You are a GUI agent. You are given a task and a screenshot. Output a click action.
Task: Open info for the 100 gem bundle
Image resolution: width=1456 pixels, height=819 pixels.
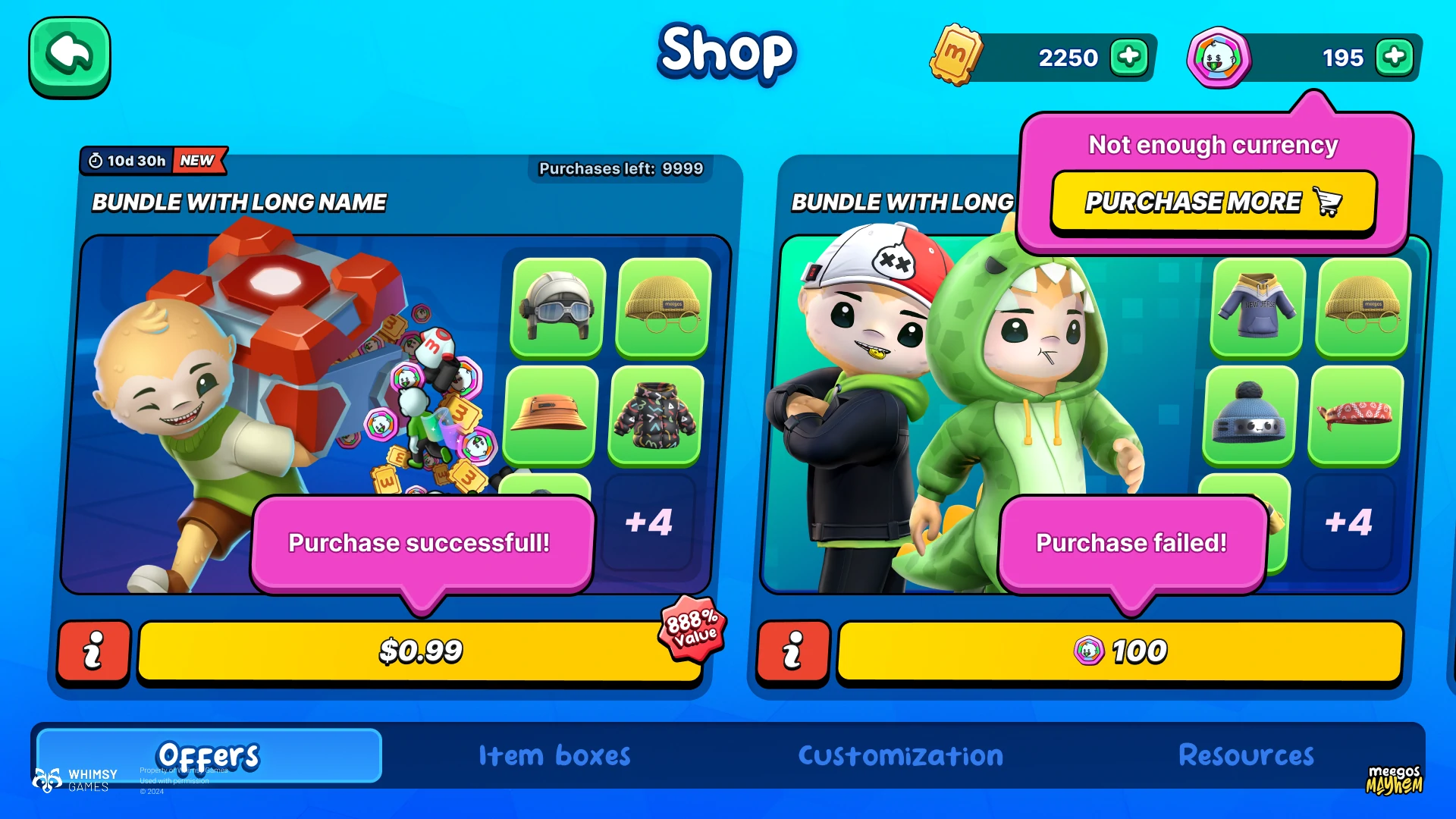(x=793, y=651)
